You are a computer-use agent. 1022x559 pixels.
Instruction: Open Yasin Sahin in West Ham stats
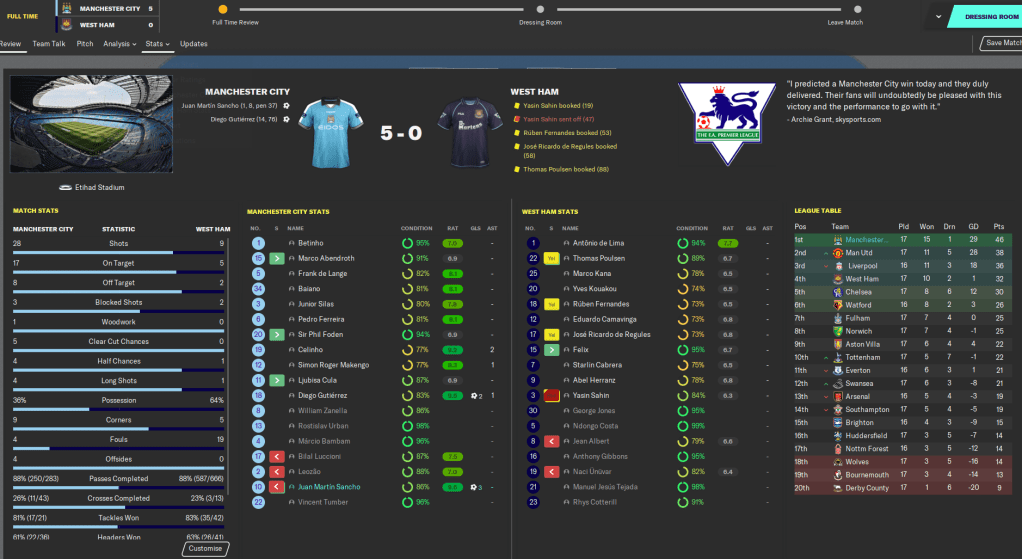[x=593, y=395]
